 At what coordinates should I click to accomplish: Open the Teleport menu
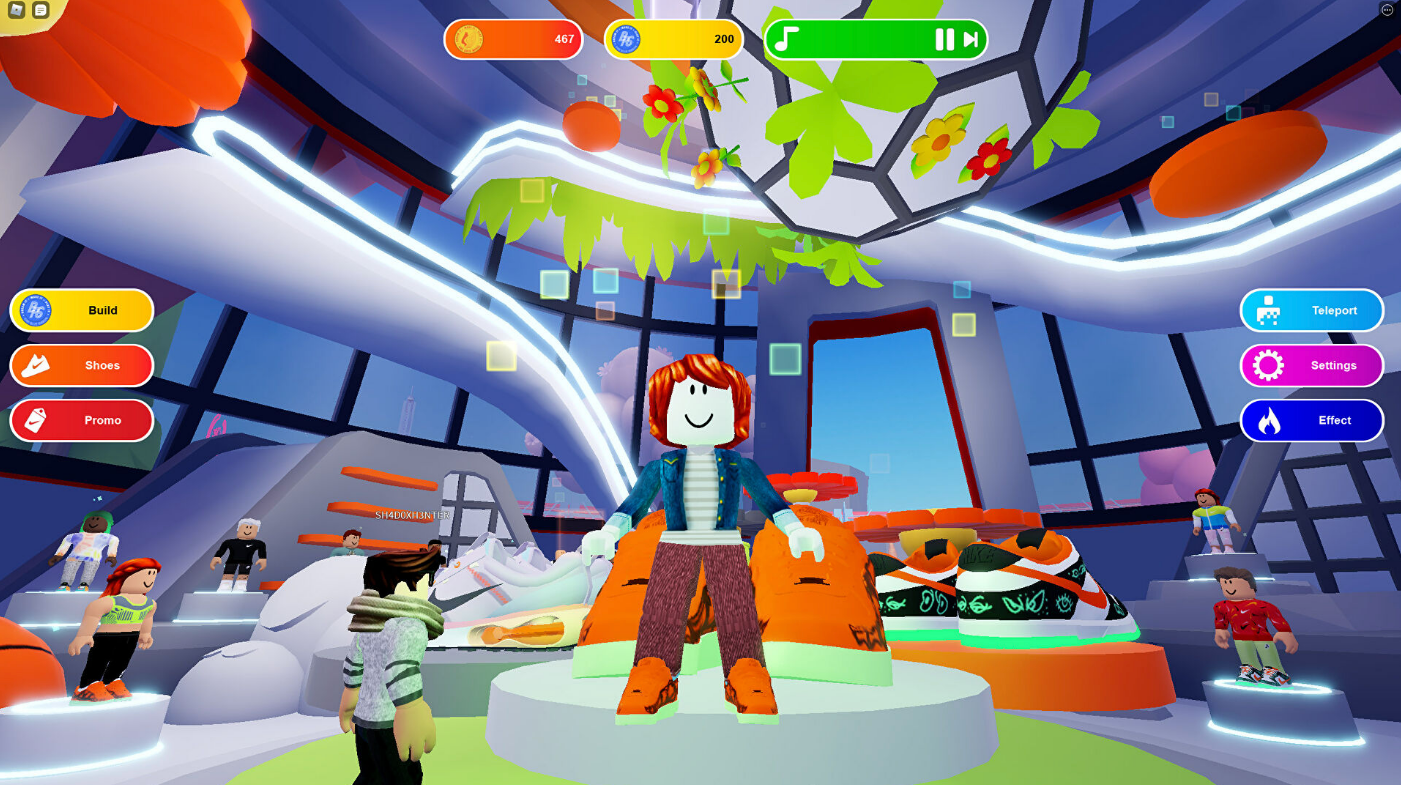[1312, 311]
